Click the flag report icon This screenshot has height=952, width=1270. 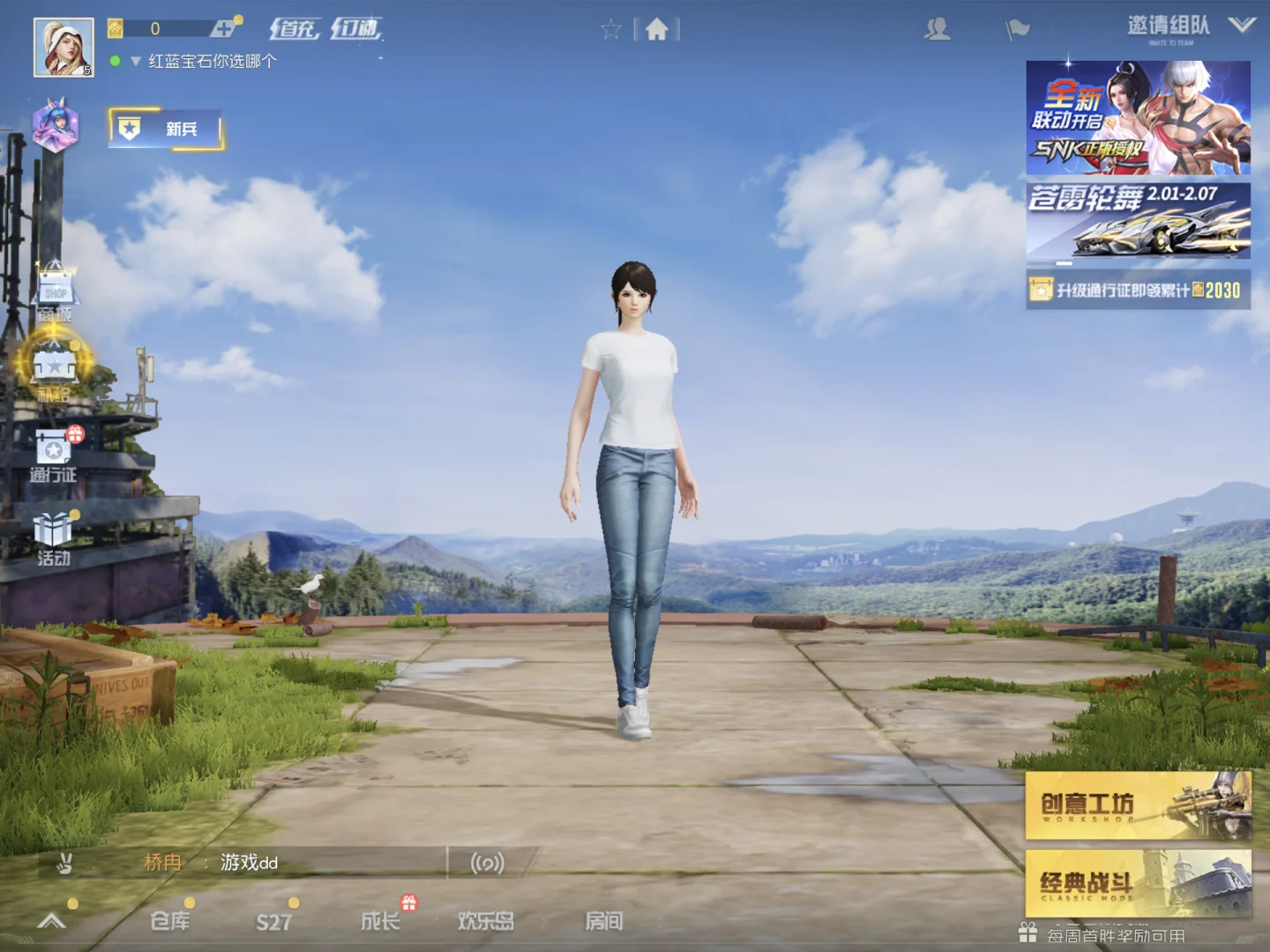tap(1016, 28)
